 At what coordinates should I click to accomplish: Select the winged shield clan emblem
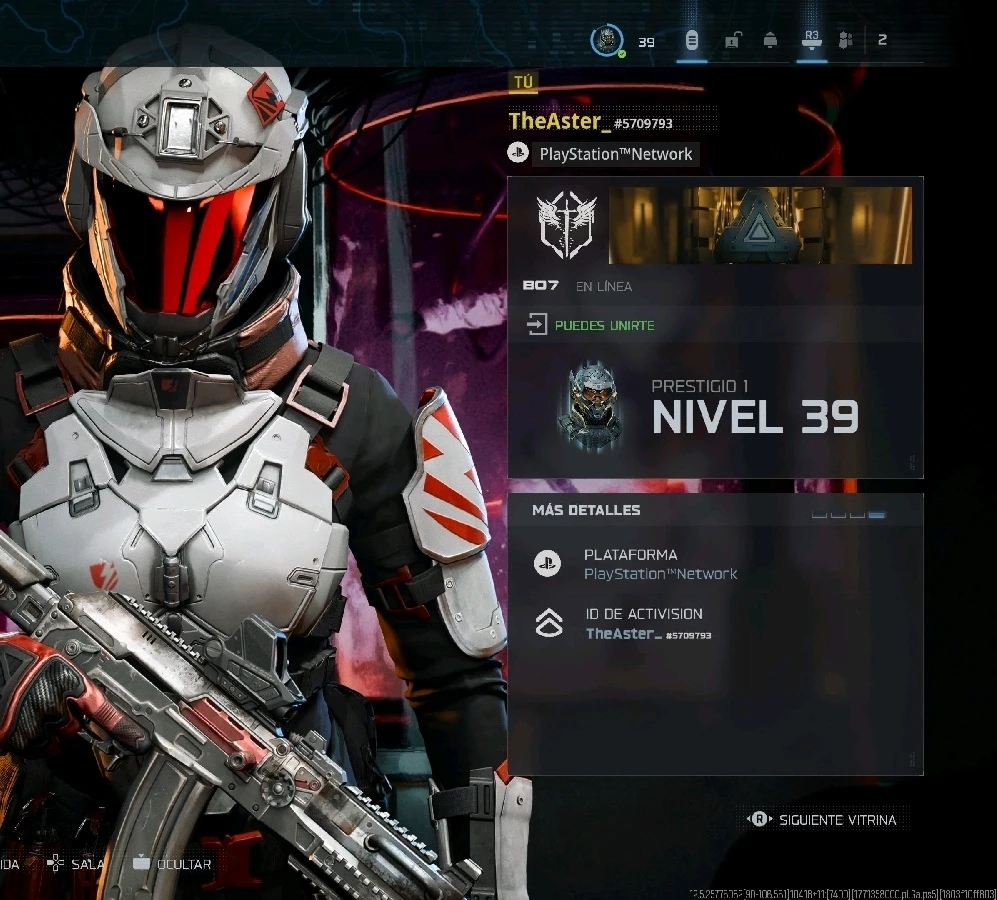point(566,225)
